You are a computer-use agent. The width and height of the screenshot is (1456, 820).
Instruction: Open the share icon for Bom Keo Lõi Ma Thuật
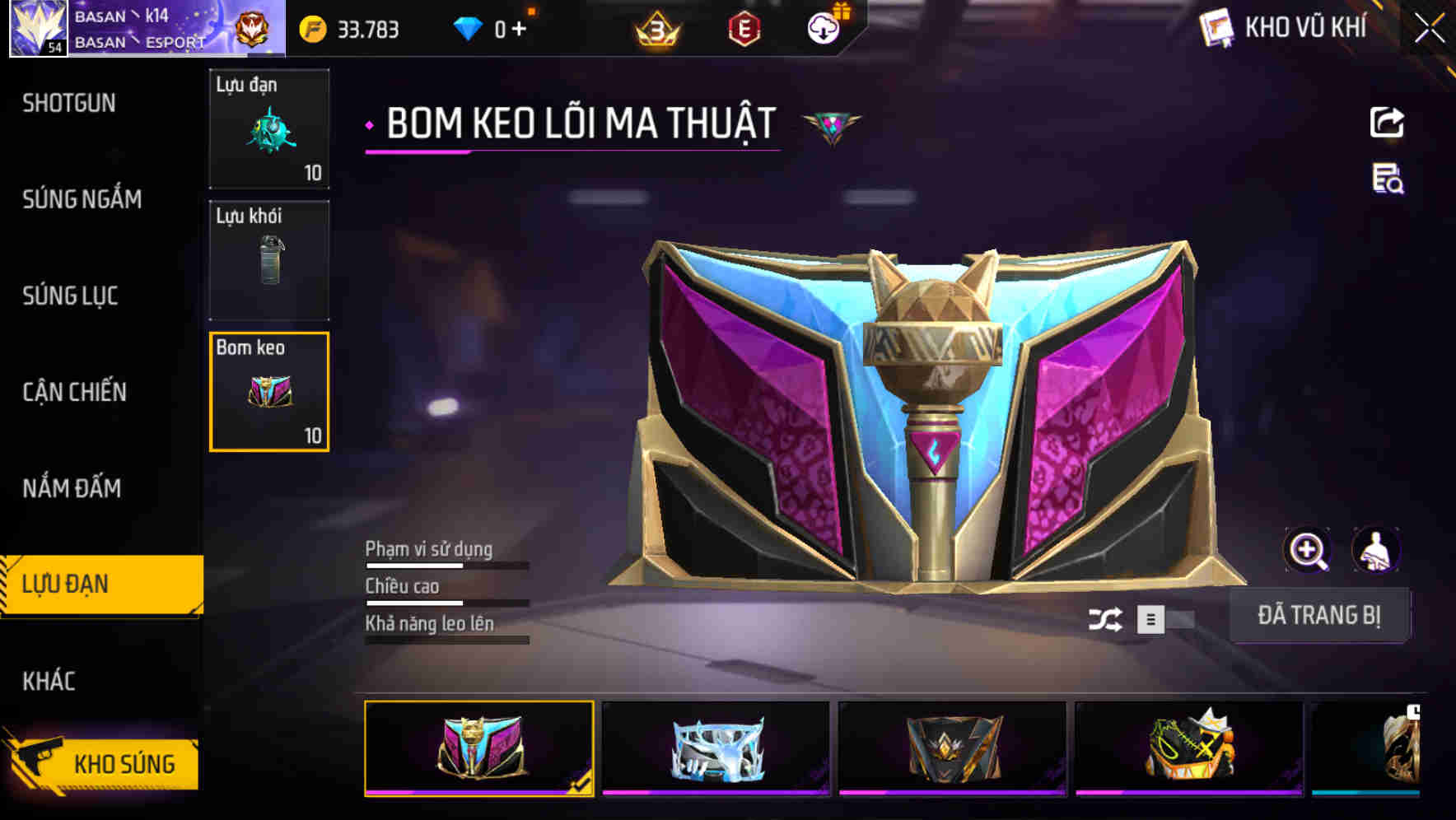[x=1387, y=122]
